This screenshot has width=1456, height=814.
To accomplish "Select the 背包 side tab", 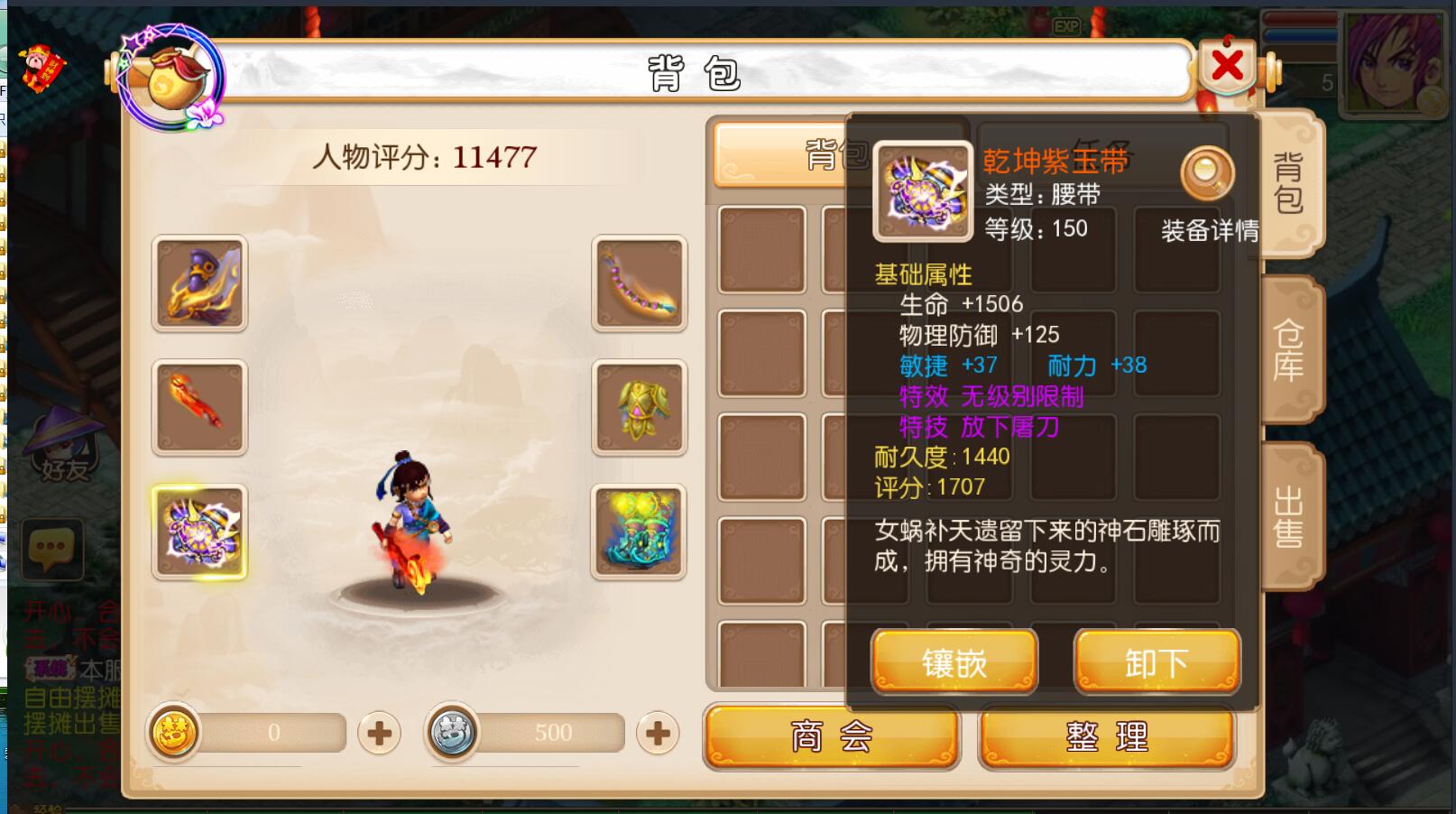I will click(1290, 183).
